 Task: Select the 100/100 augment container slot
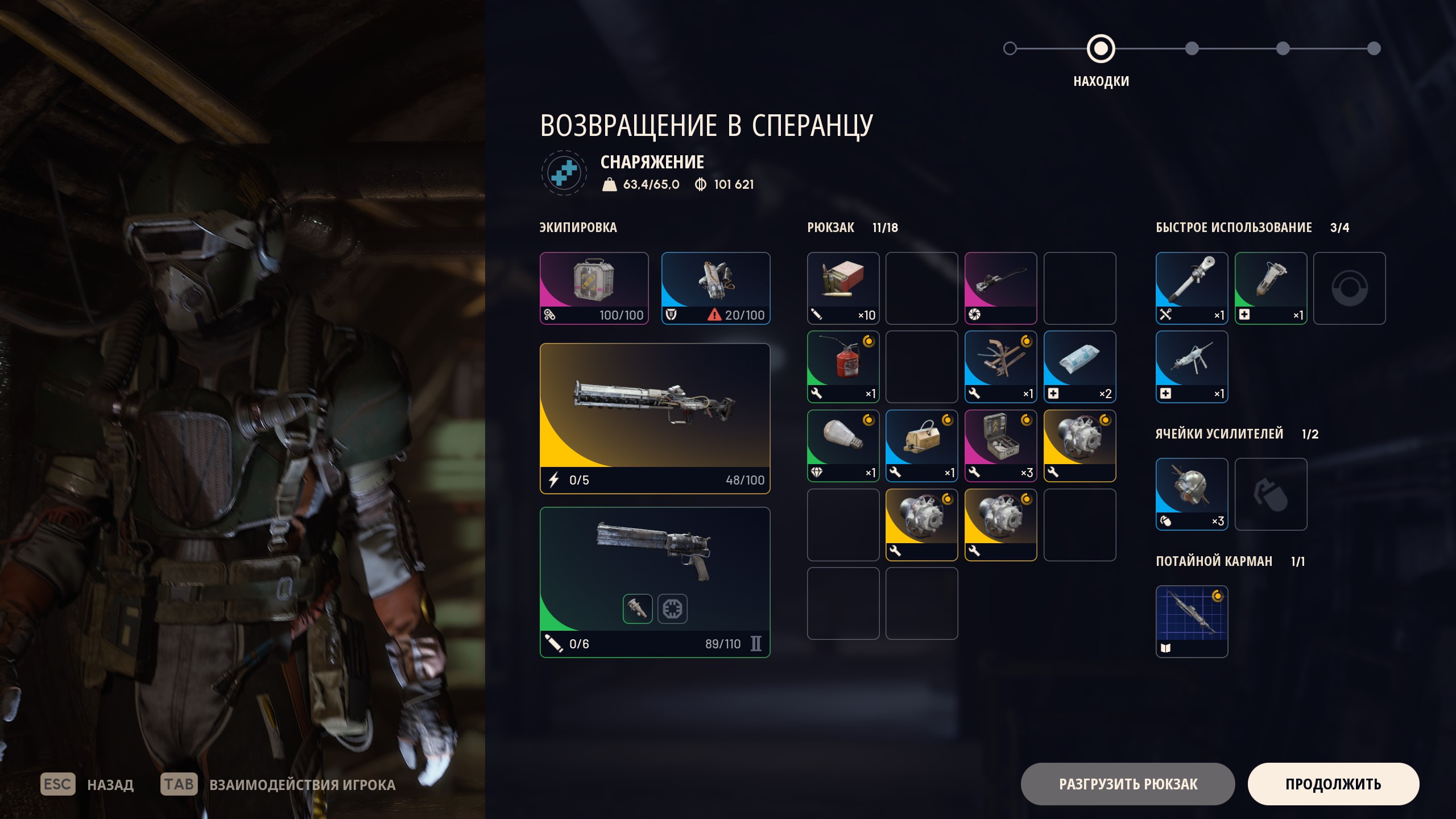(x=594, y=288)
